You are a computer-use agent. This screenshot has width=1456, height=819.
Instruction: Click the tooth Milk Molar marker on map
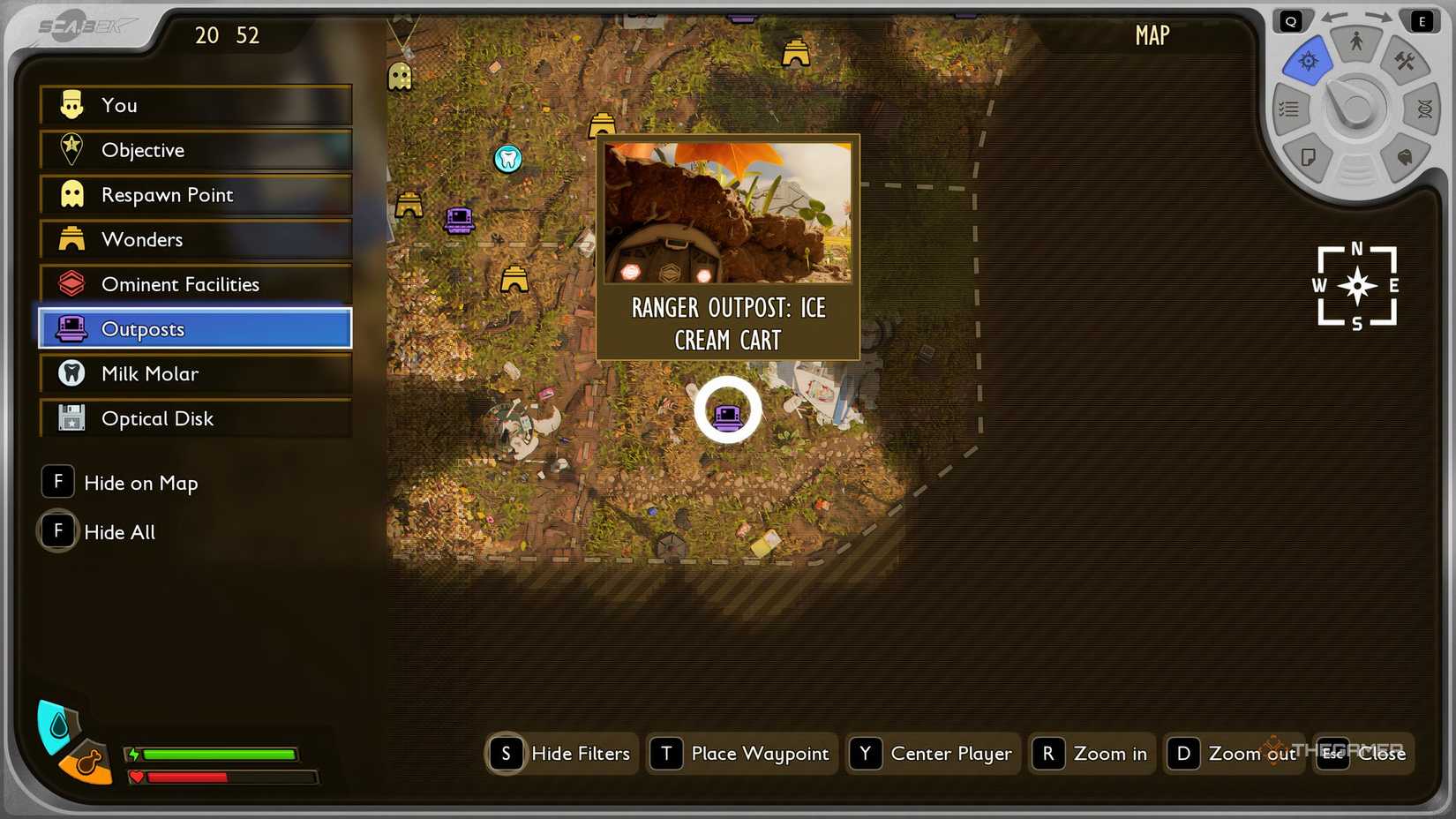(507, 160)
